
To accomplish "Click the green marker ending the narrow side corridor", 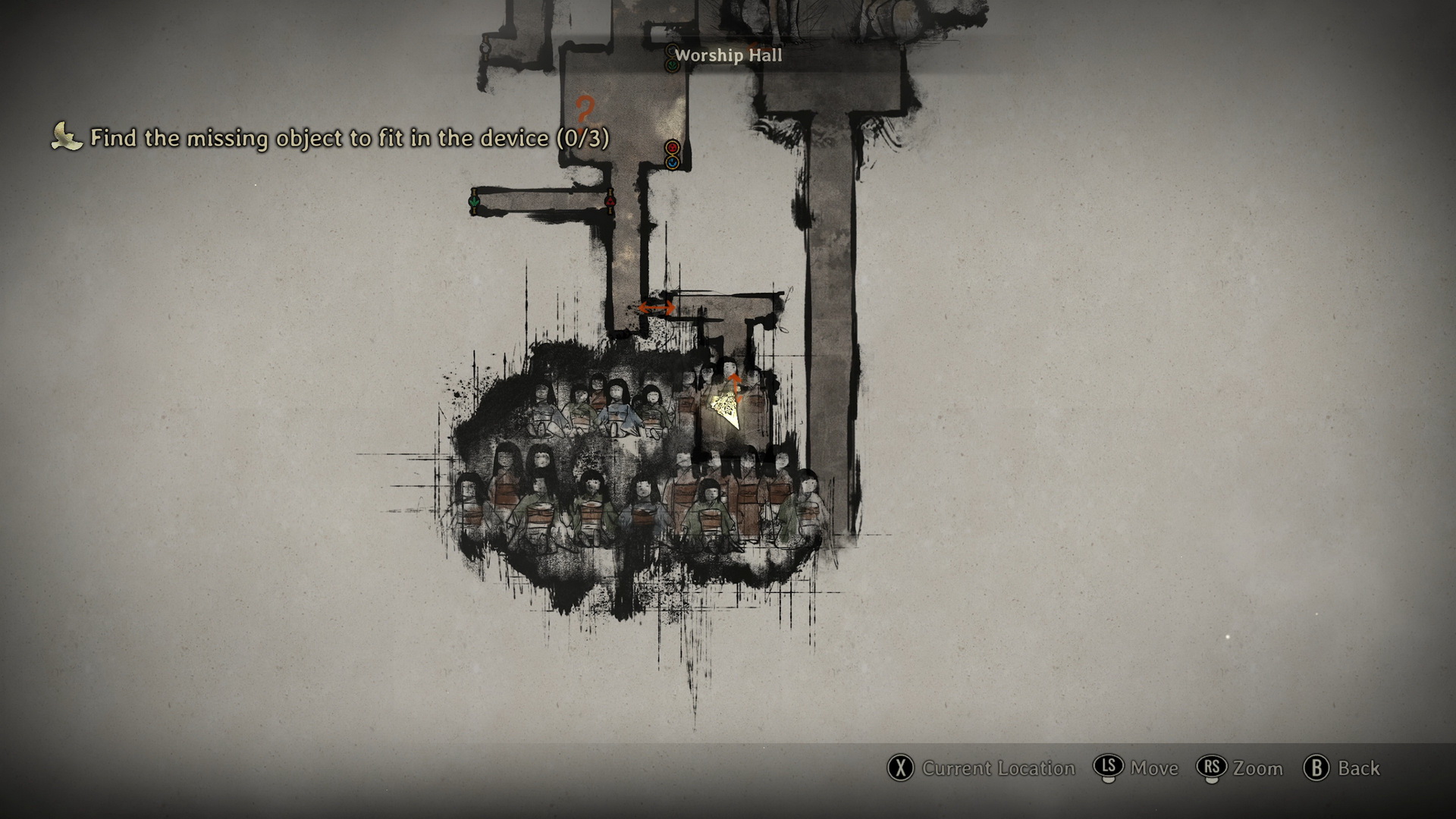I will tap(475, 202).
